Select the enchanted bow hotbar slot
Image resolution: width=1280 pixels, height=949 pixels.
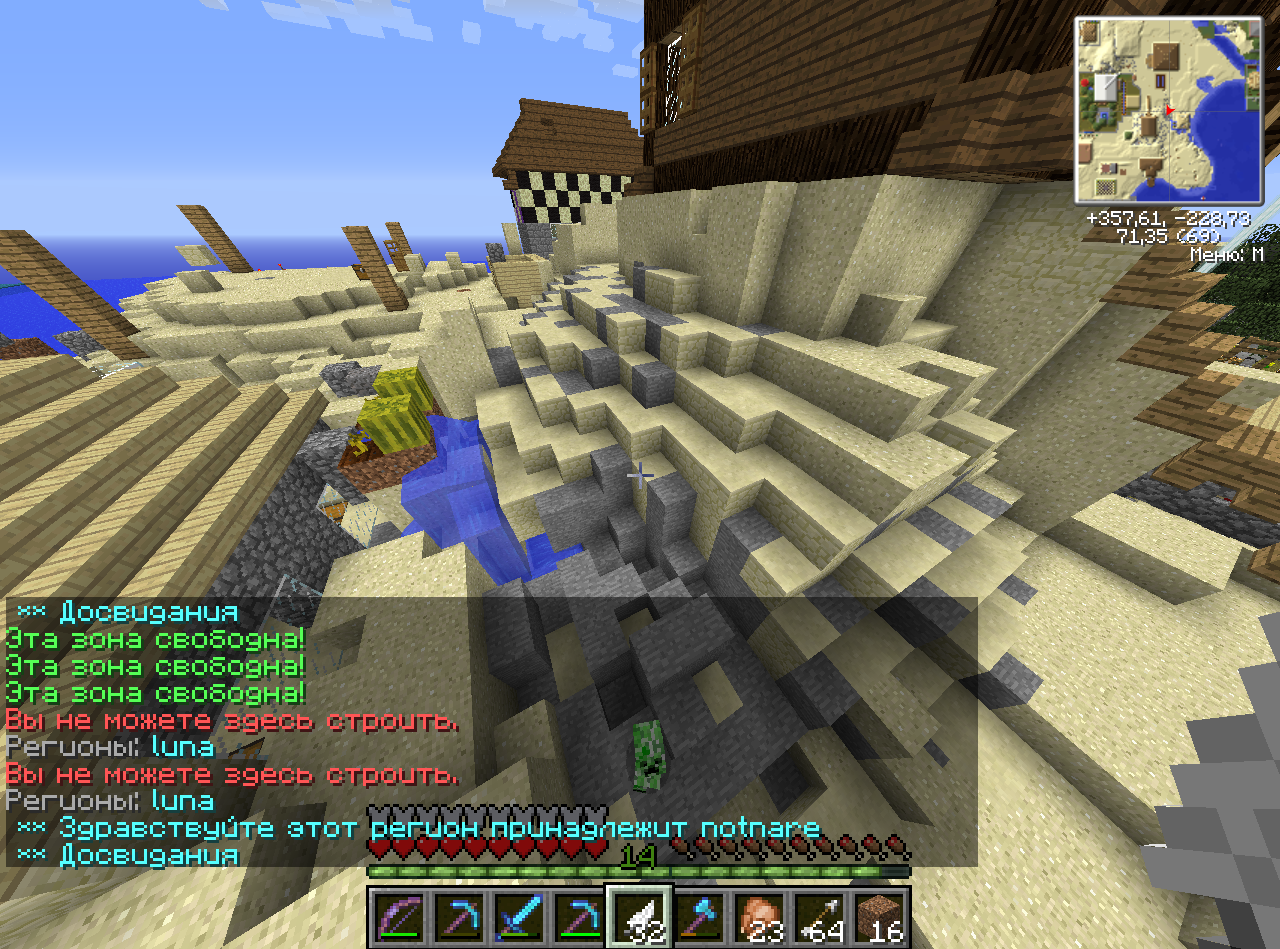400,917
